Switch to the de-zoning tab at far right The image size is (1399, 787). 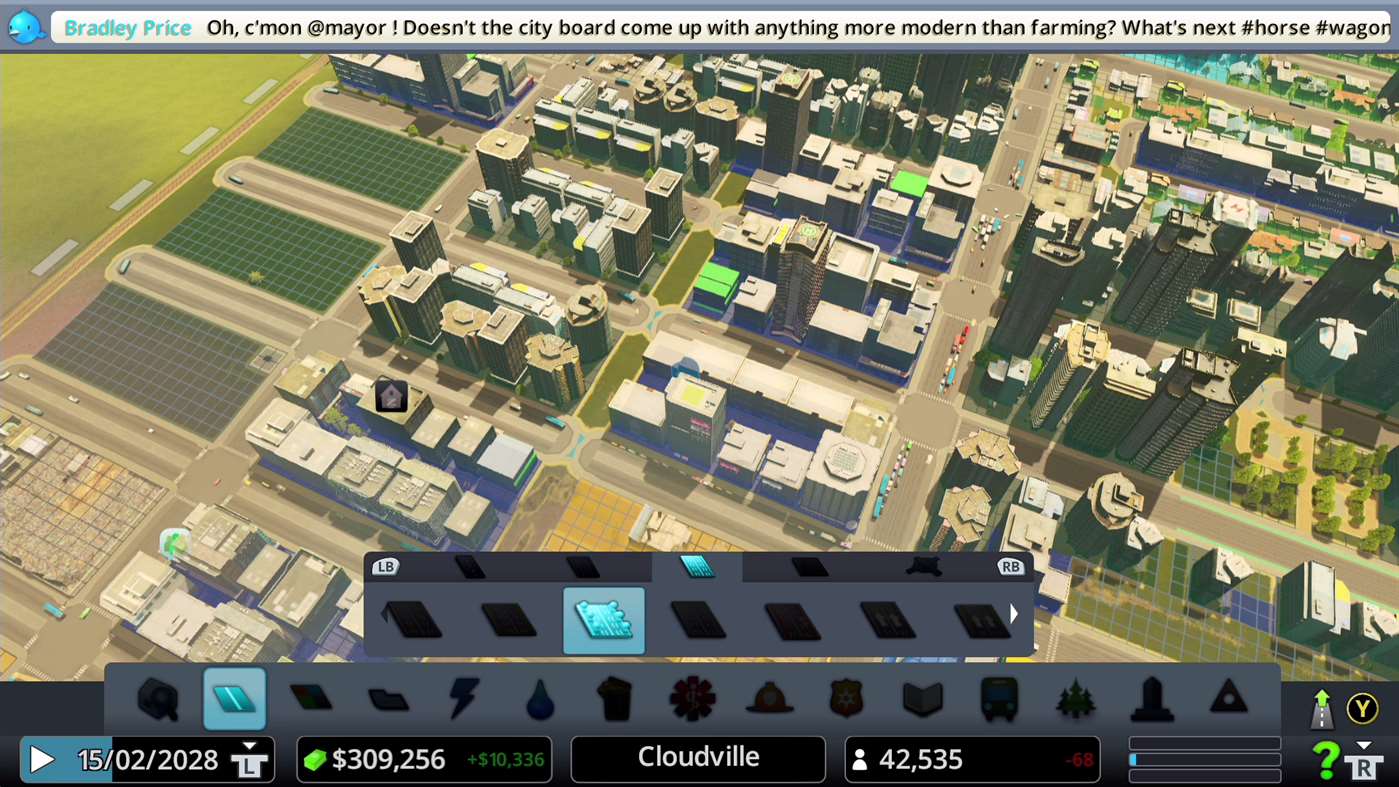(x=922, y=566)
